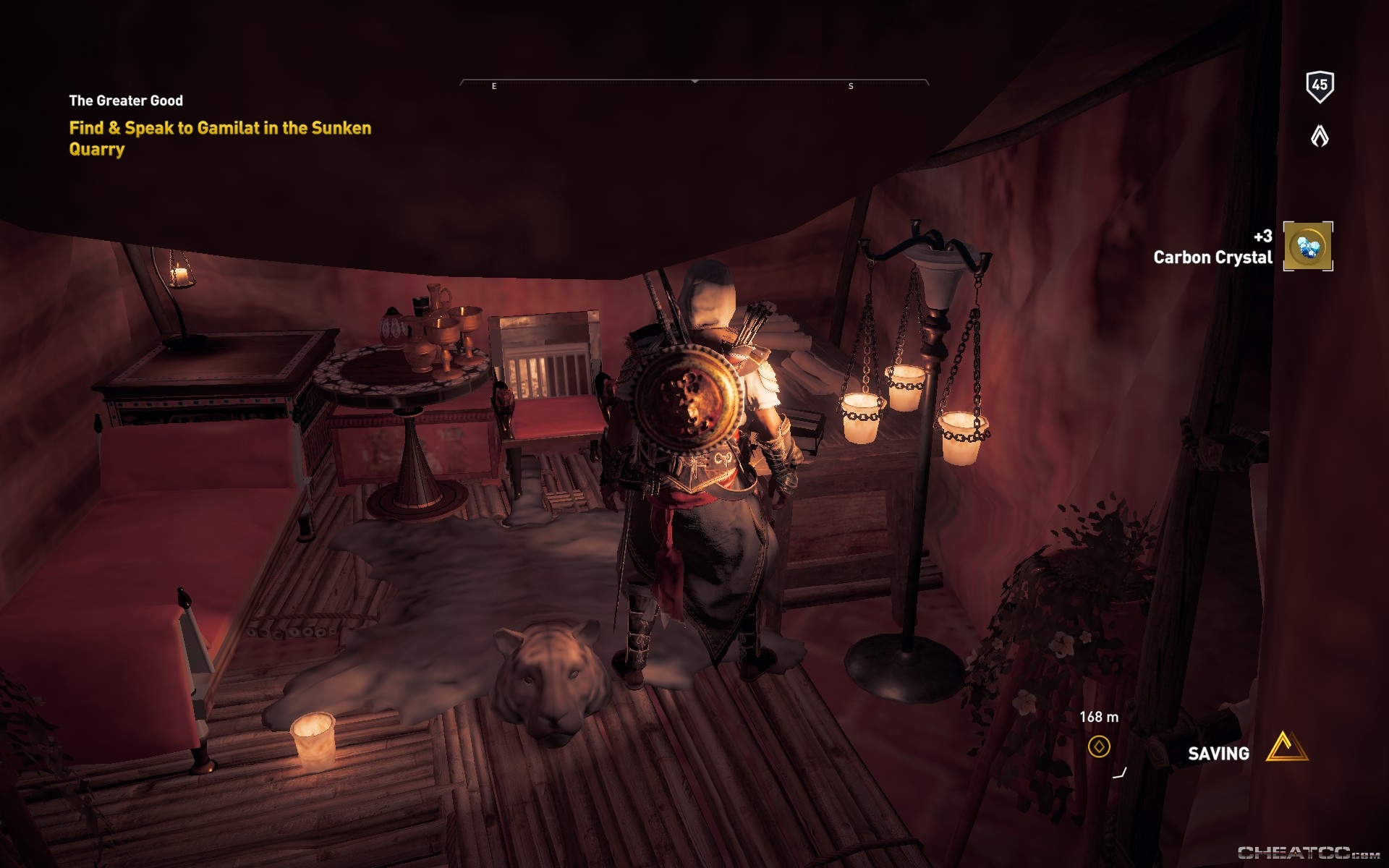The width and height of the screenshot is (1389, 868).
Task: Click the +3 Carbon Crystal counter text
Action: coord(1262,236)
